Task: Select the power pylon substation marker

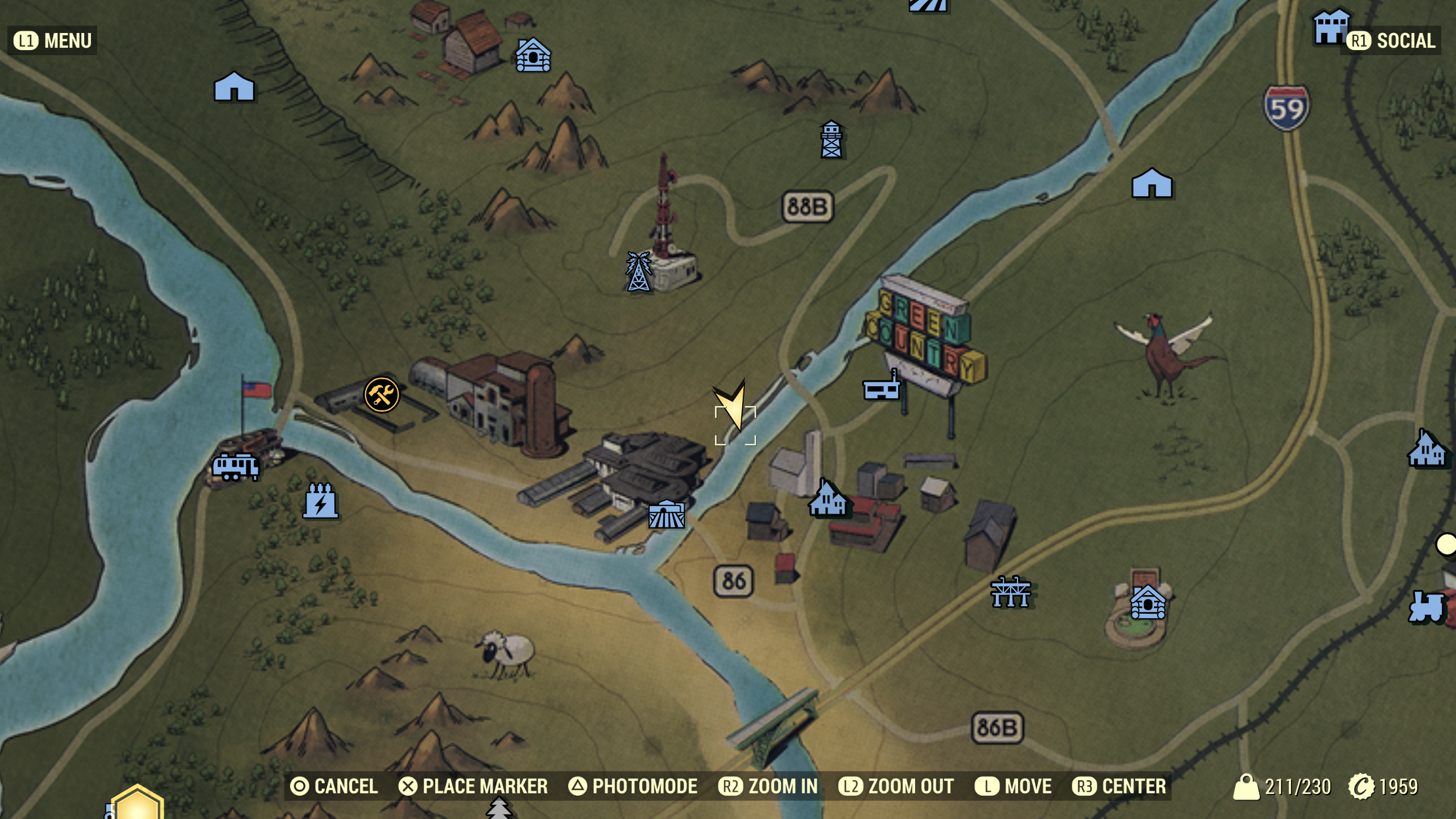Action: click(1010, 592)
